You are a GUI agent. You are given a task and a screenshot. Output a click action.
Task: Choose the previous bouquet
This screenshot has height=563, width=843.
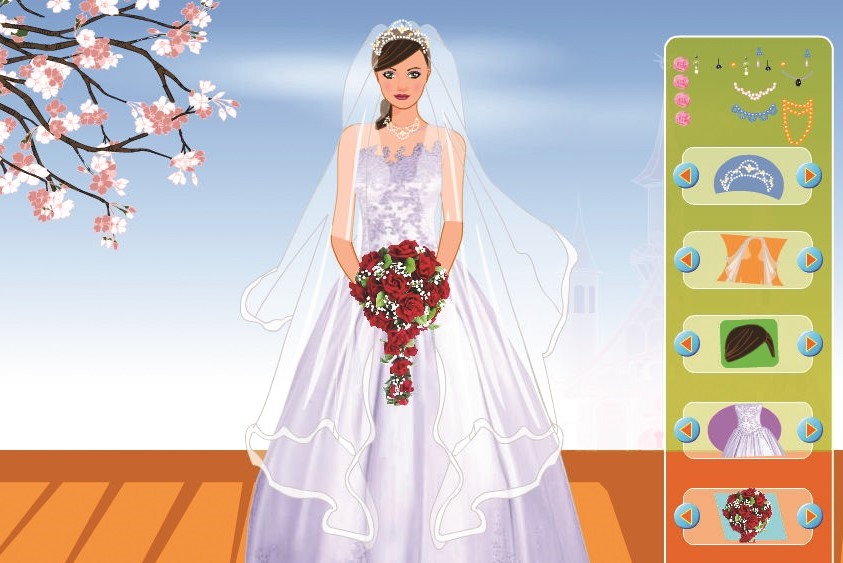(x=687, y=516)
